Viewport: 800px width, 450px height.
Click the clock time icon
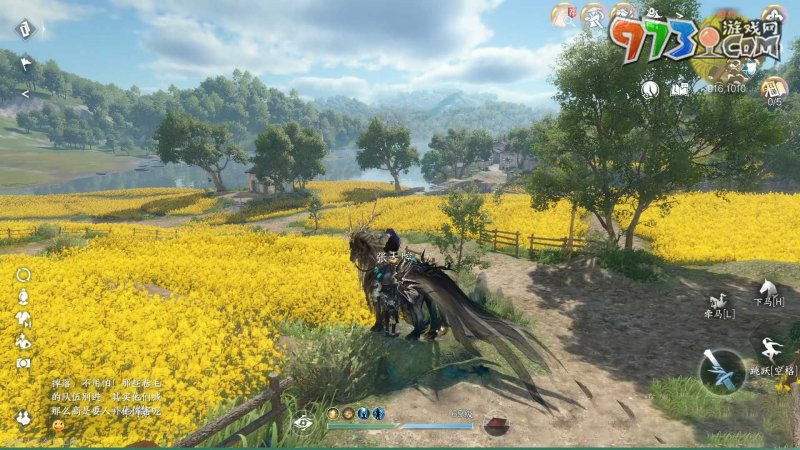click(650, 88)
